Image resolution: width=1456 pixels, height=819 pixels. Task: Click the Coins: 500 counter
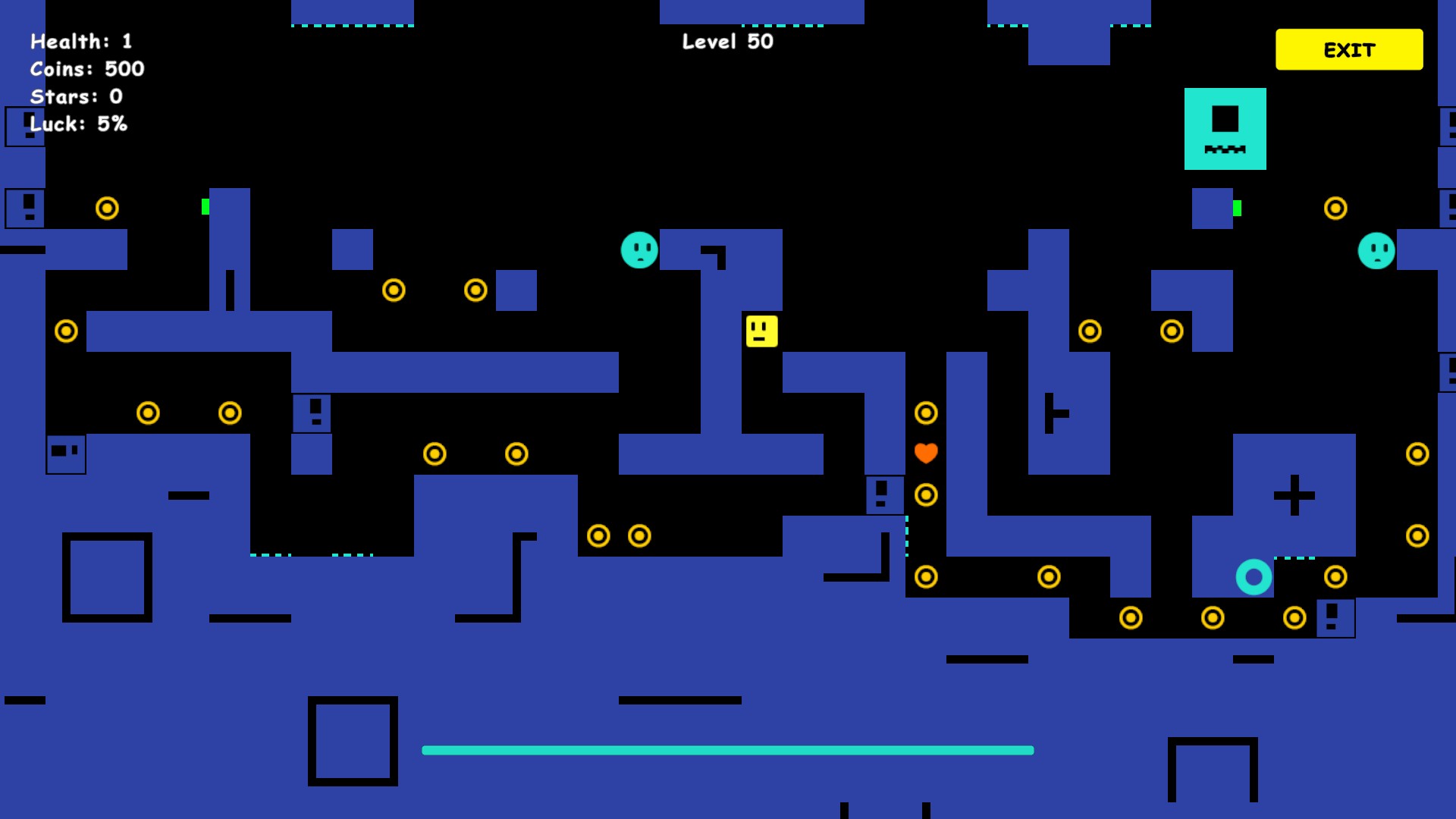click(x=86, y=69)
